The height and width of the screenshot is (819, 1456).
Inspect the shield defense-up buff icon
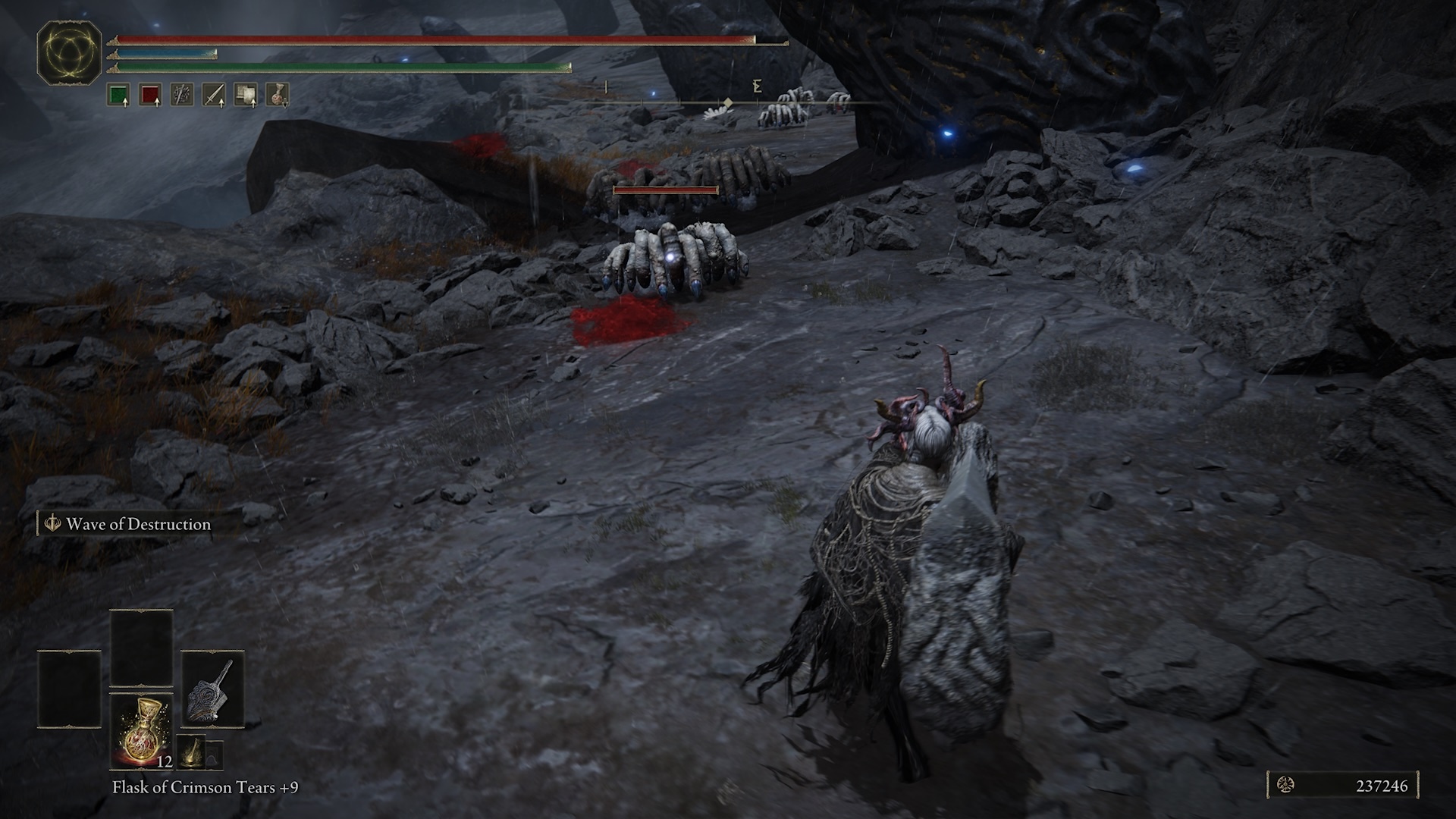tap(245, 95)
